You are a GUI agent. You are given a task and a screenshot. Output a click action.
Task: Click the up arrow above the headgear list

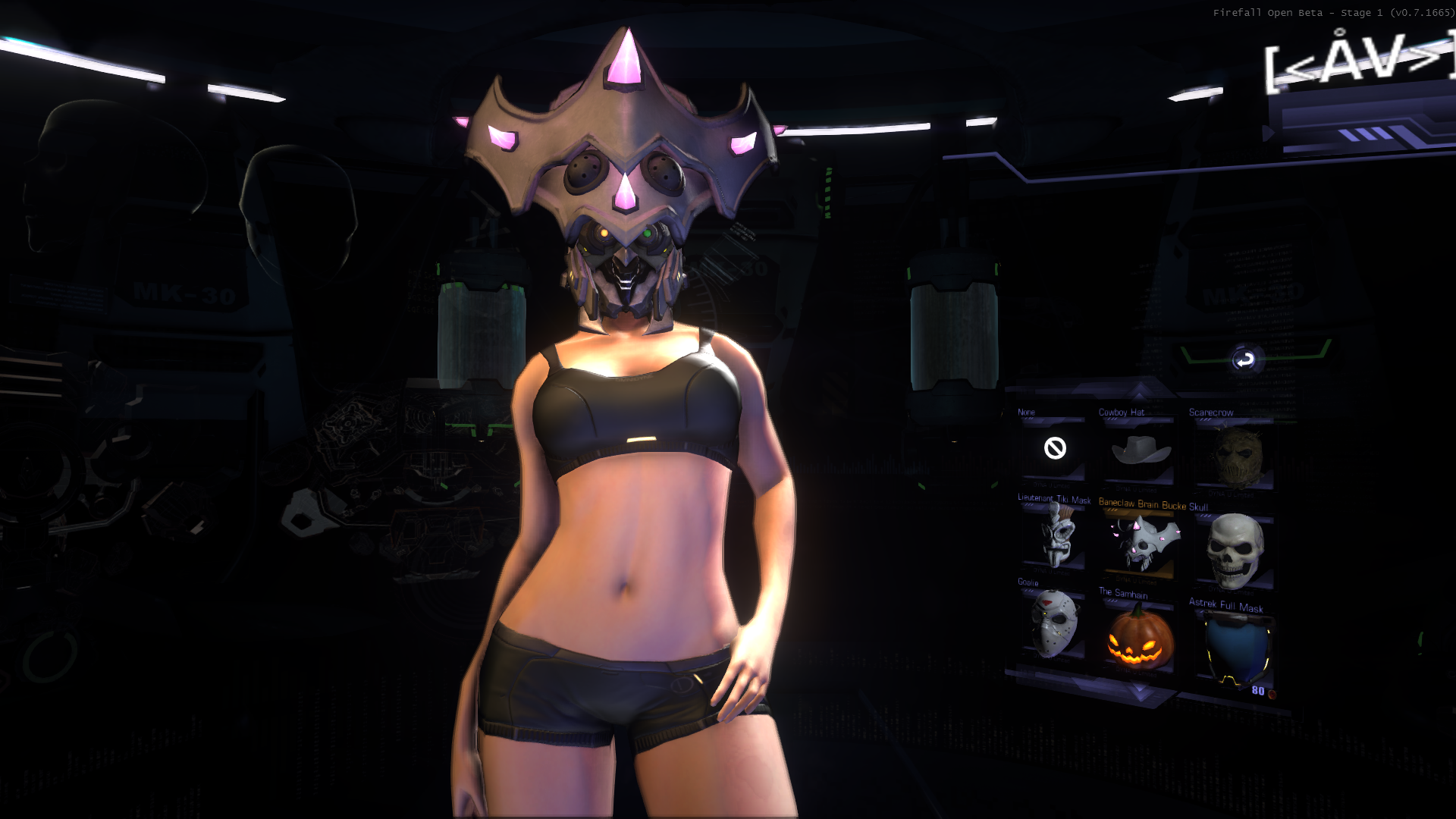click(1139, 391)
